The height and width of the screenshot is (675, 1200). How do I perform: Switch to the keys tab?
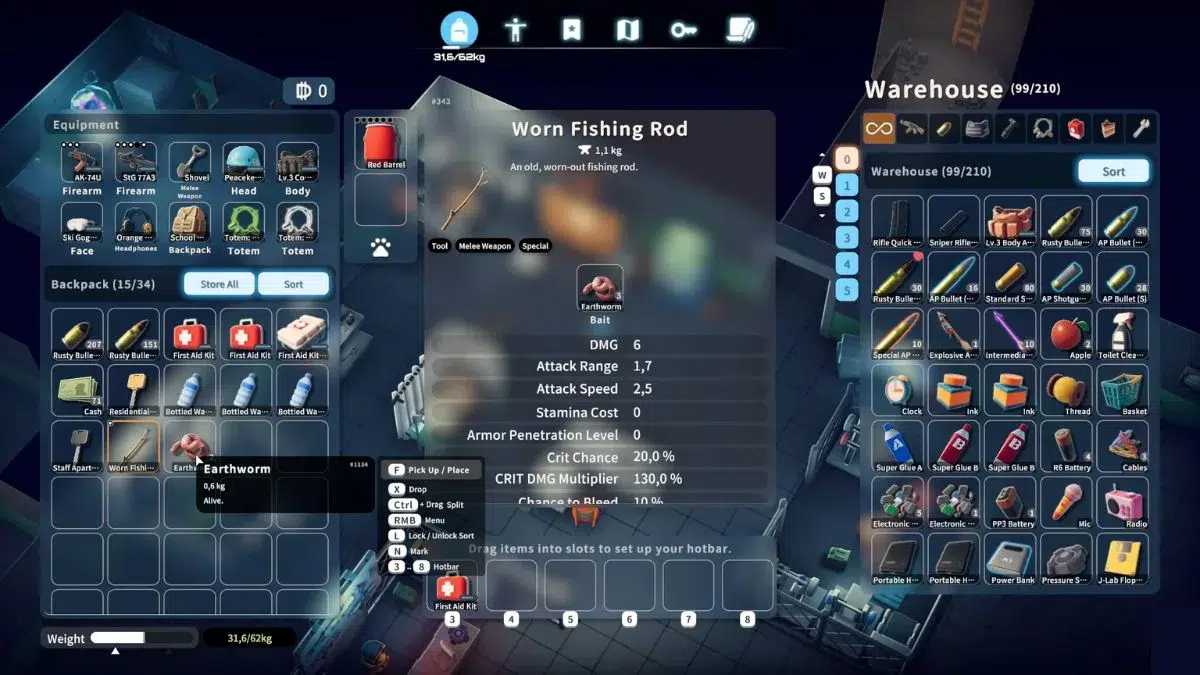(x=684, y=30)
